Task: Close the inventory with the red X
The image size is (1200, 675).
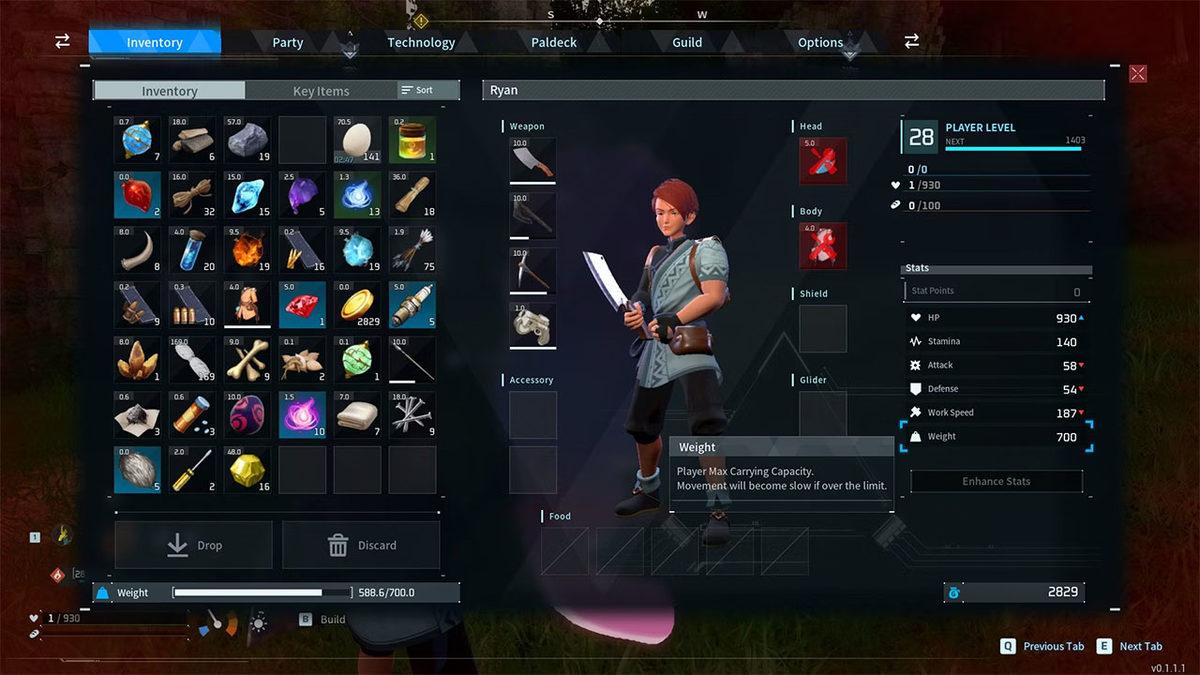Action: point(1138,73)
